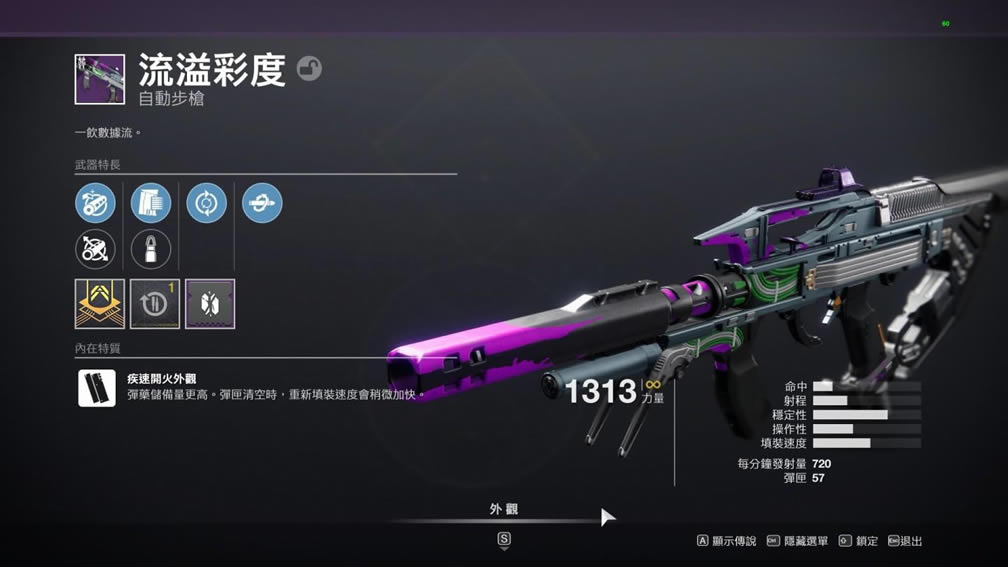The height and width of the screenshot is (567, 1008).
Task: Lock the weapon using 鎖定
Action: pos(859,541)
